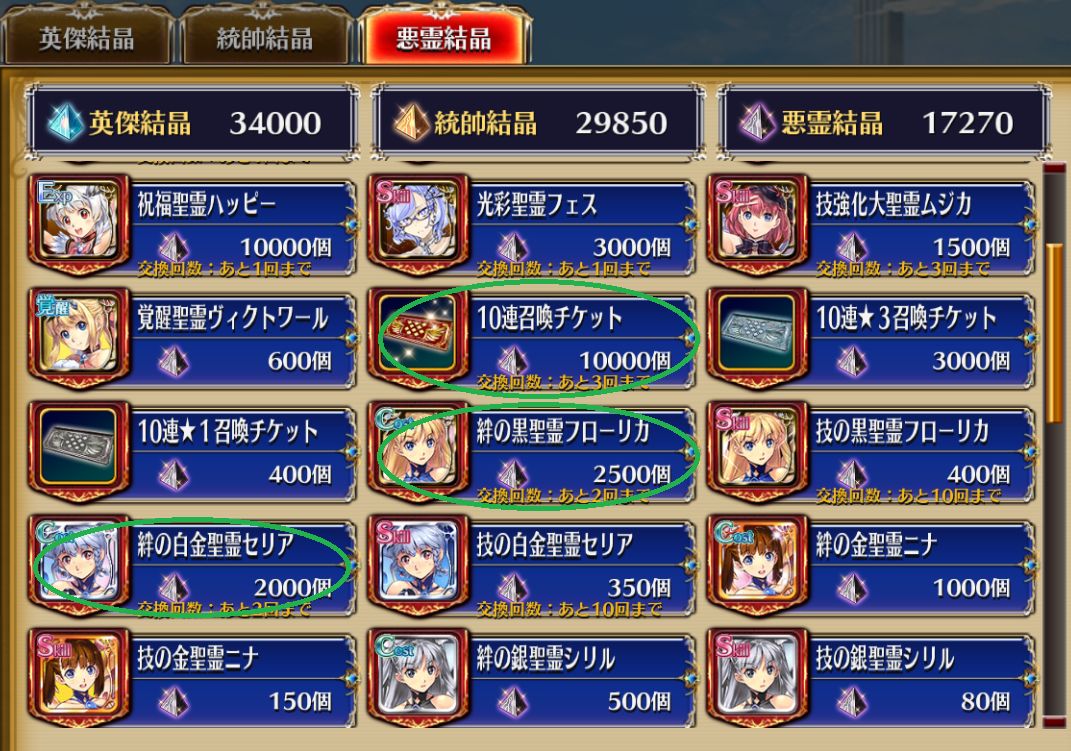Pick the 技強化大聖霊ムジカ item
Image resolution: width=1071 pixels, height=751 pixels.
coord(873,227)
